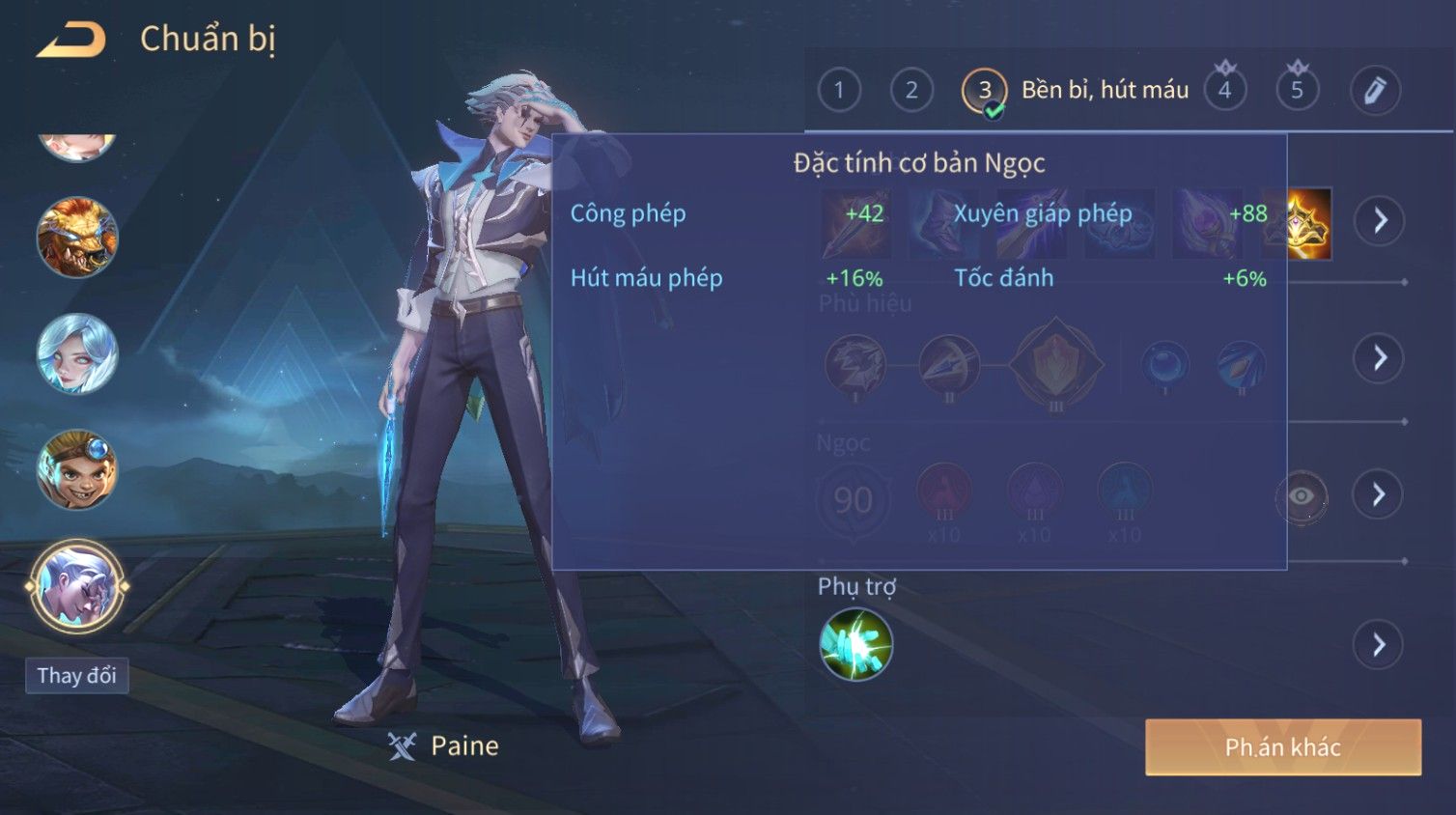Pick the beast lion hero portrait
The height and width of the screenshot is (815, 1456).
click(77, 238)
